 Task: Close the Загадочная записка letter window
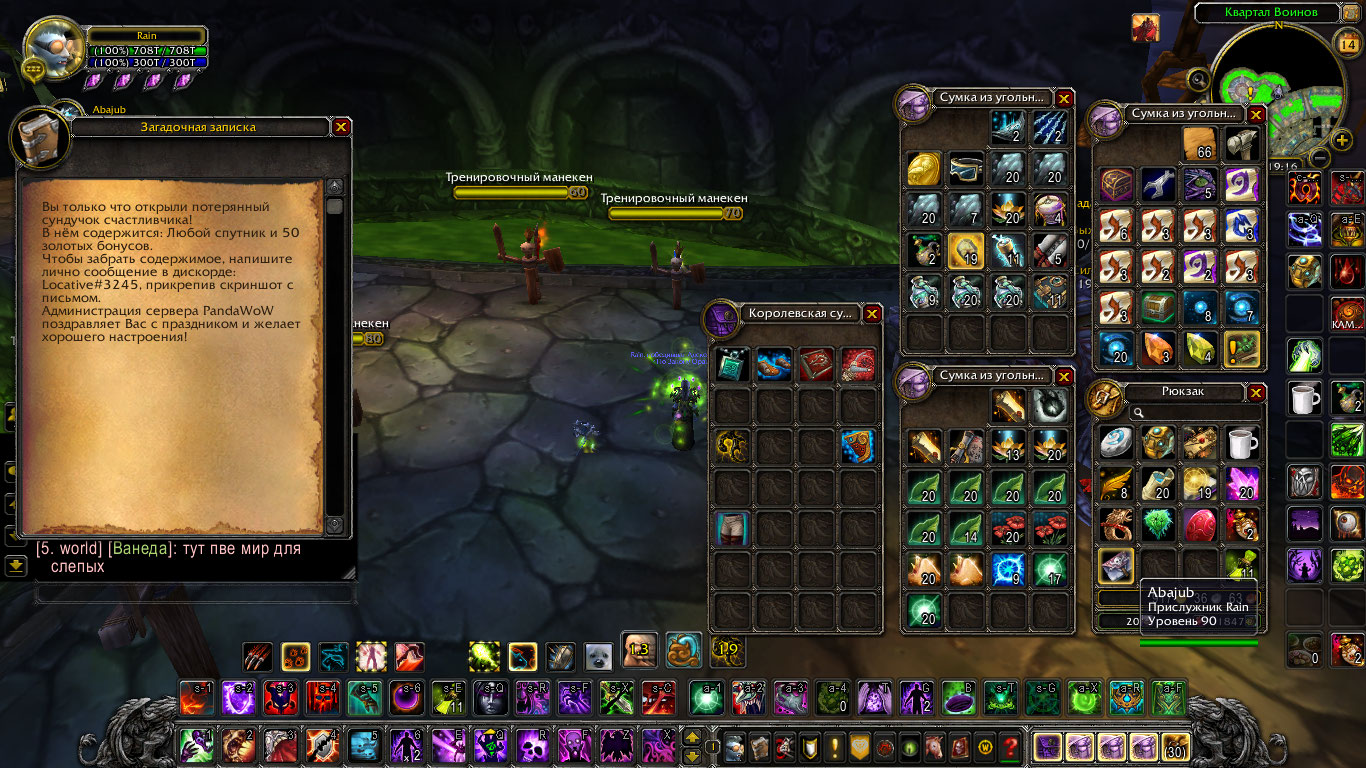(341, 127)
